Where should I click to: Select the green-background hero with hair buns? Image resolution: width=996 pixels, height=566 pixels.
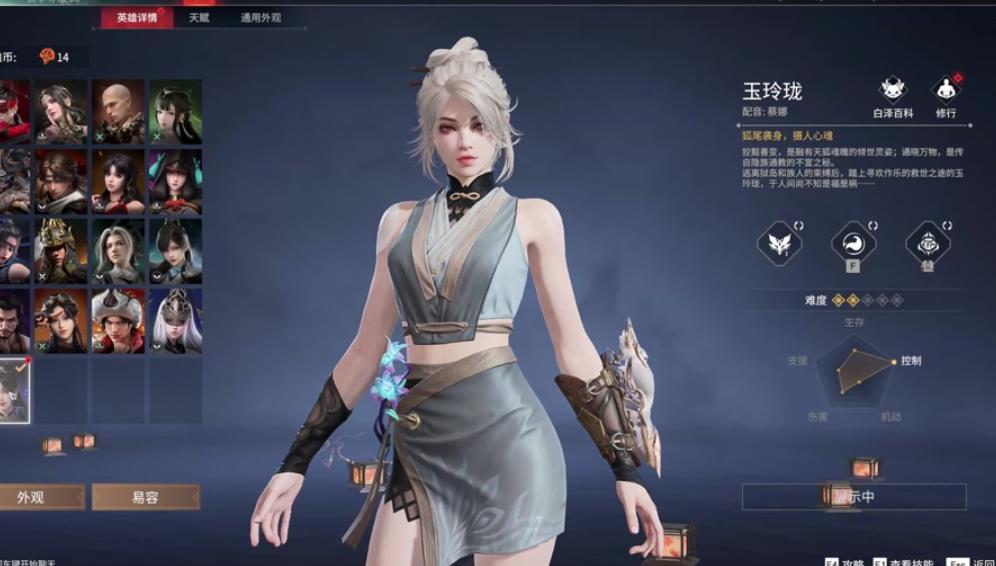[x=175, y=111]
